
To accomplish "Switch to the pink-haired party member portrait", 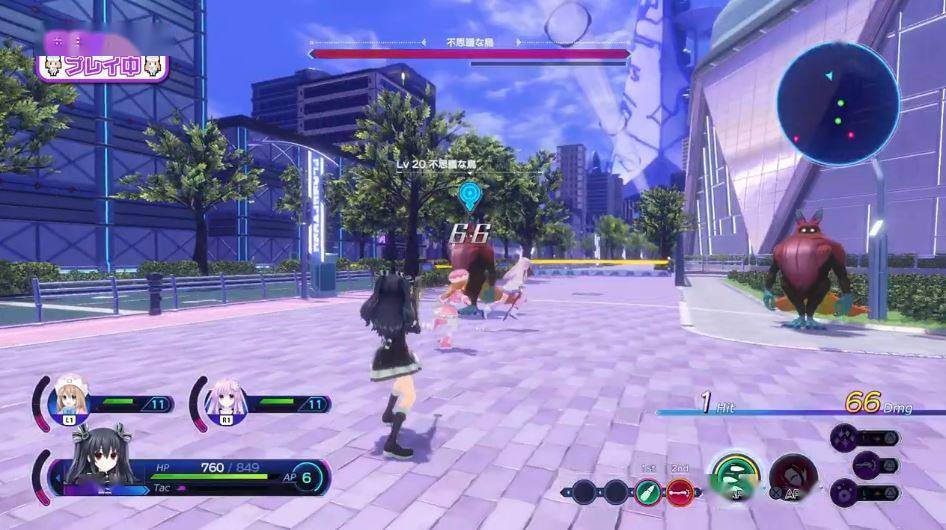I will (225, 400).
